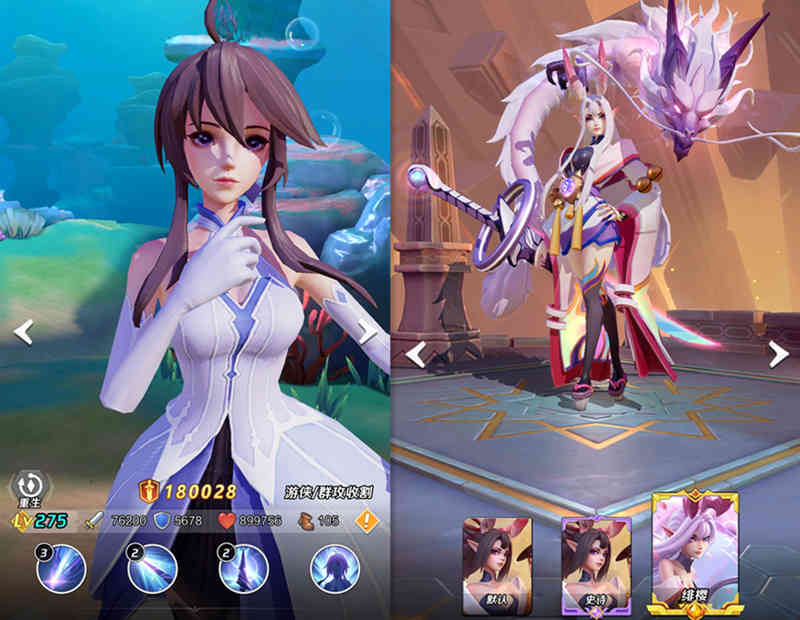Viewport: 800px width, 620px height.
Task: Go to next hero in the underwater panel
Action: pyautogui.click(x=368, y=331)
